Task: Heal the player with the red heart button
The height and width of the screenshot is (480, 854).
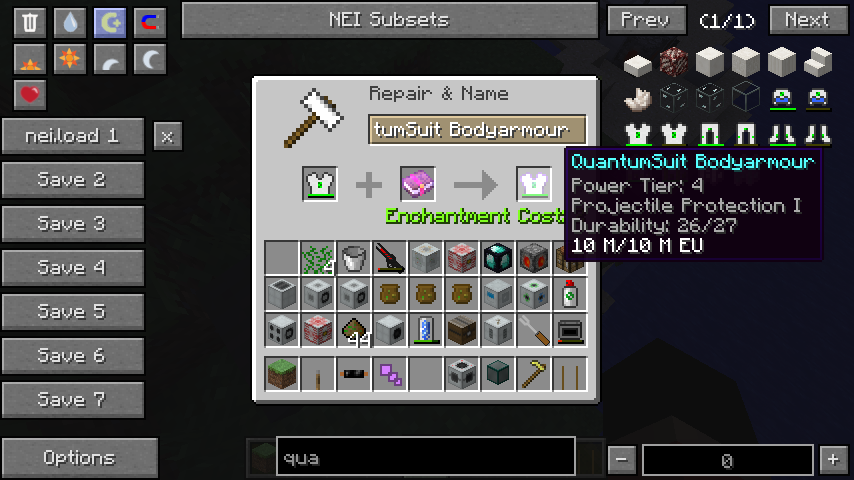Action: click(x=31, y=95)
